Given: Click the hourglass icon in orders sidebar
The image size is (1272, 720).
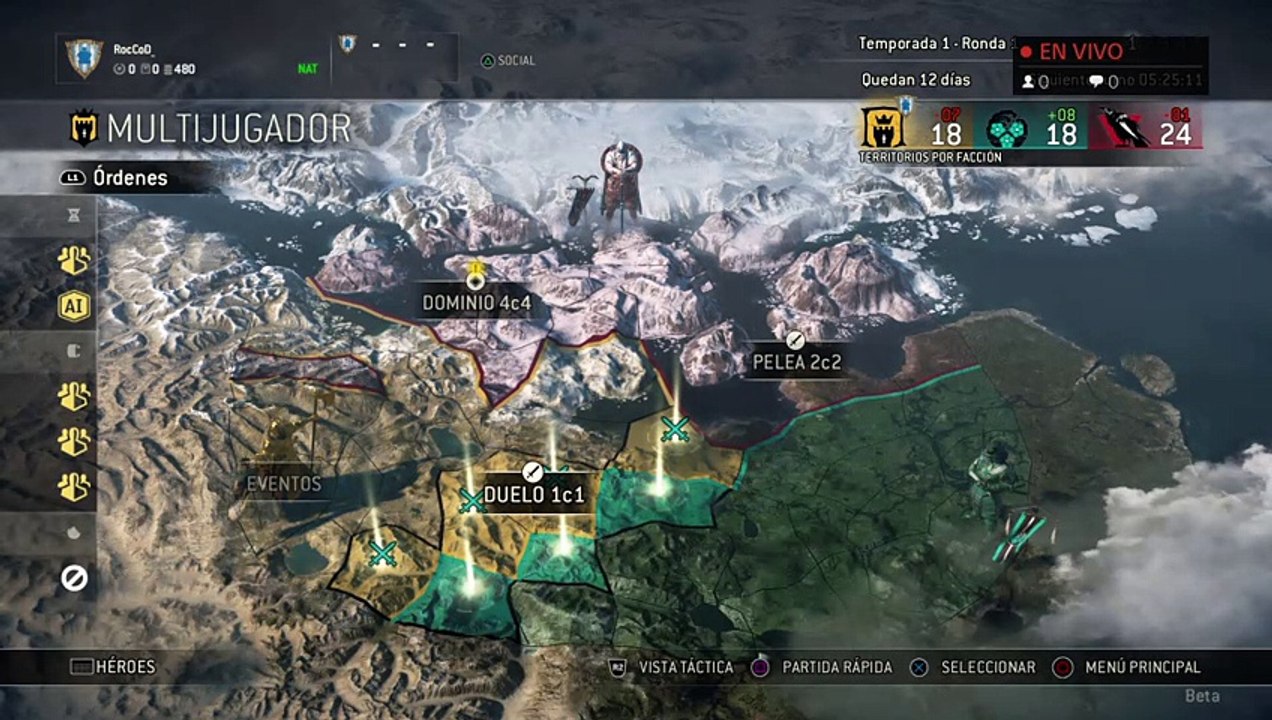Looking at the screenshot, I should pyautogui.click(x=74, y=215).
